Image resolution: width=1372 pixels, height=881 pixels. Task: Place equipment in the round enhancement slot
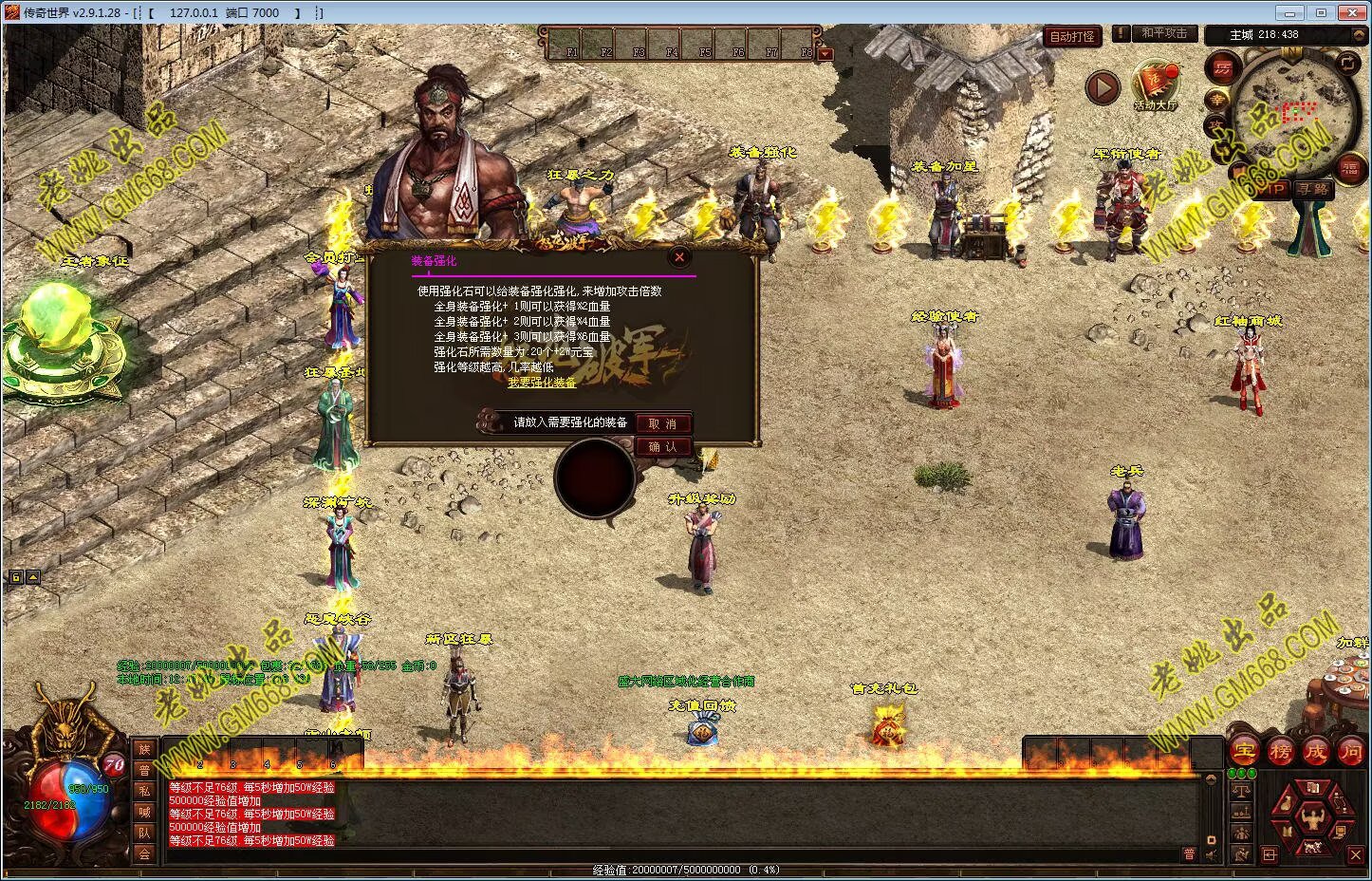(x=595, y=478)
